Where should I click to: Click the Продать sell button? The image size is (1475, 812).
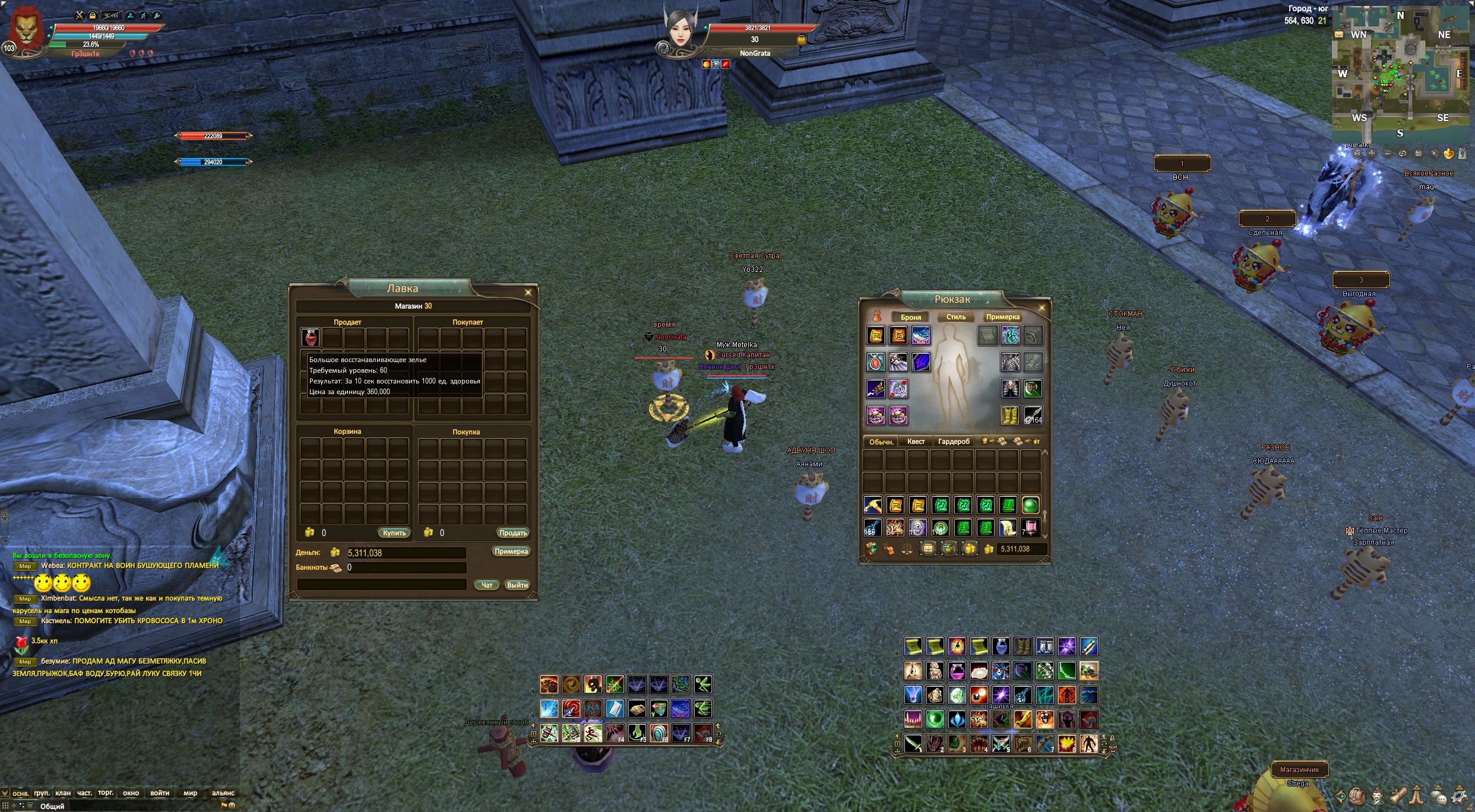(x=512, y=533)
